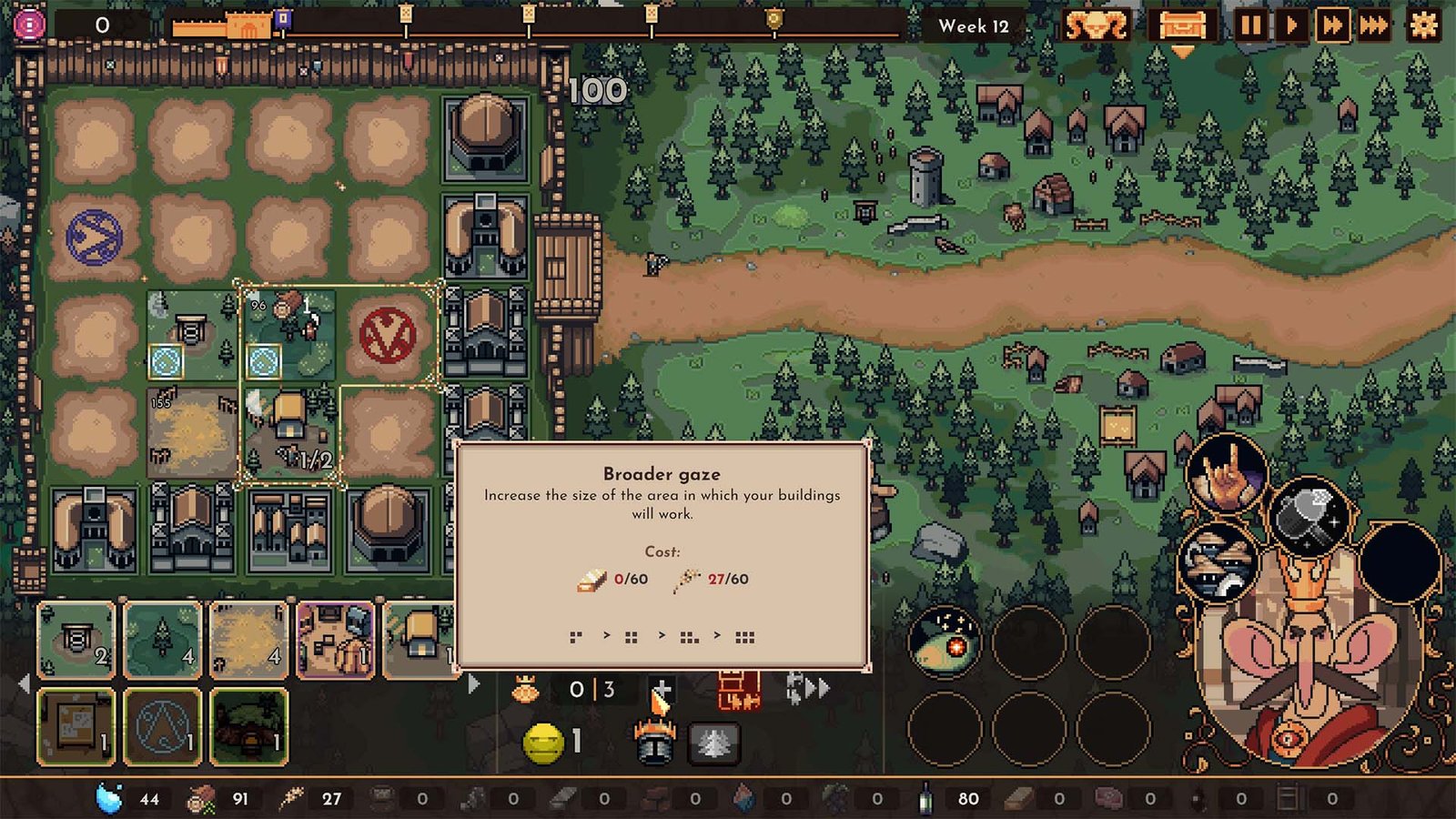Open the treasure chest panel
This screenshot has width=1456, height=819.
pyautogui.click(x=1182, y=25)
